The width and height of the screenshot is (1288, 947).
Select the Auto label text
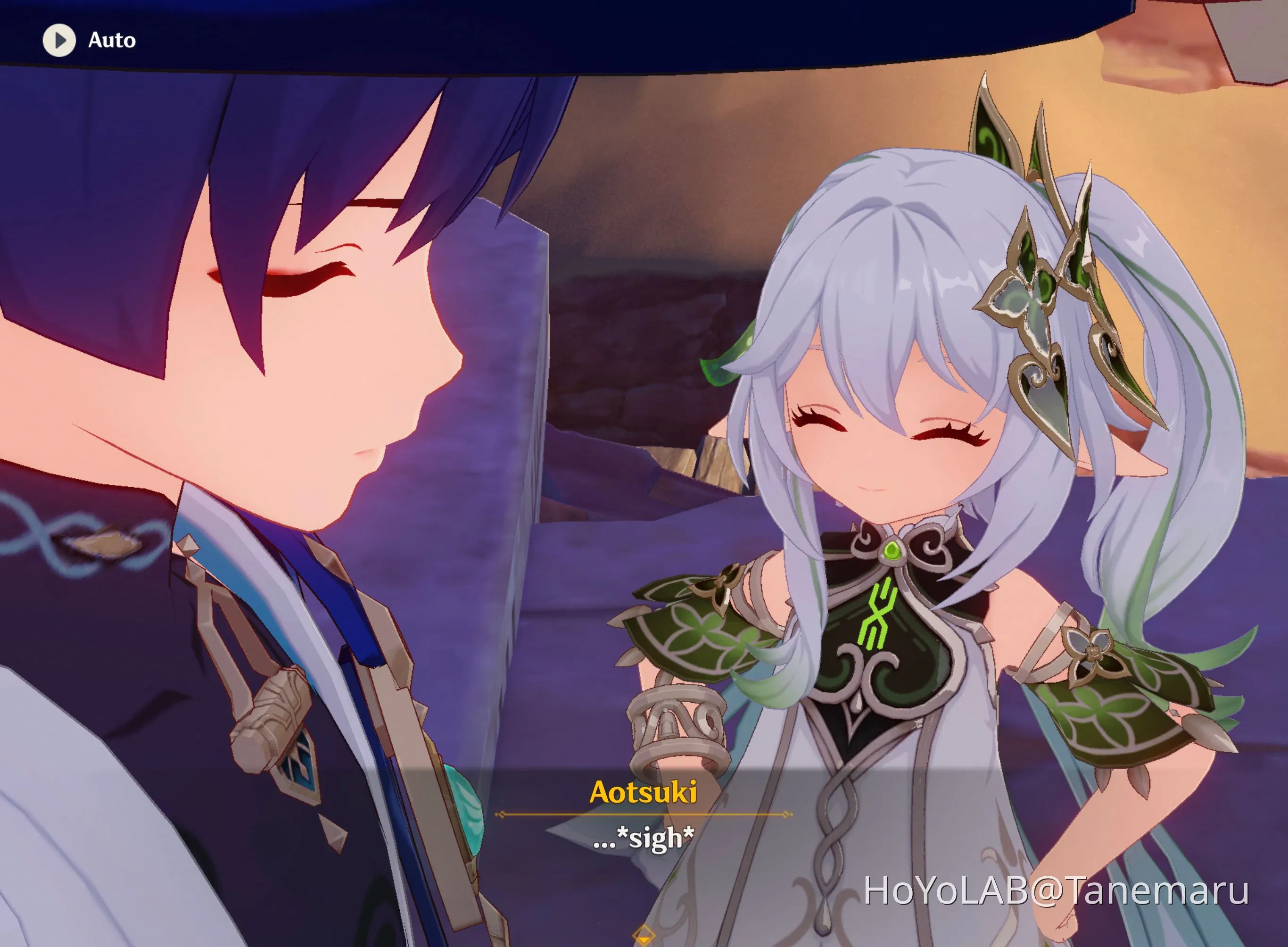tap(112, 40)
